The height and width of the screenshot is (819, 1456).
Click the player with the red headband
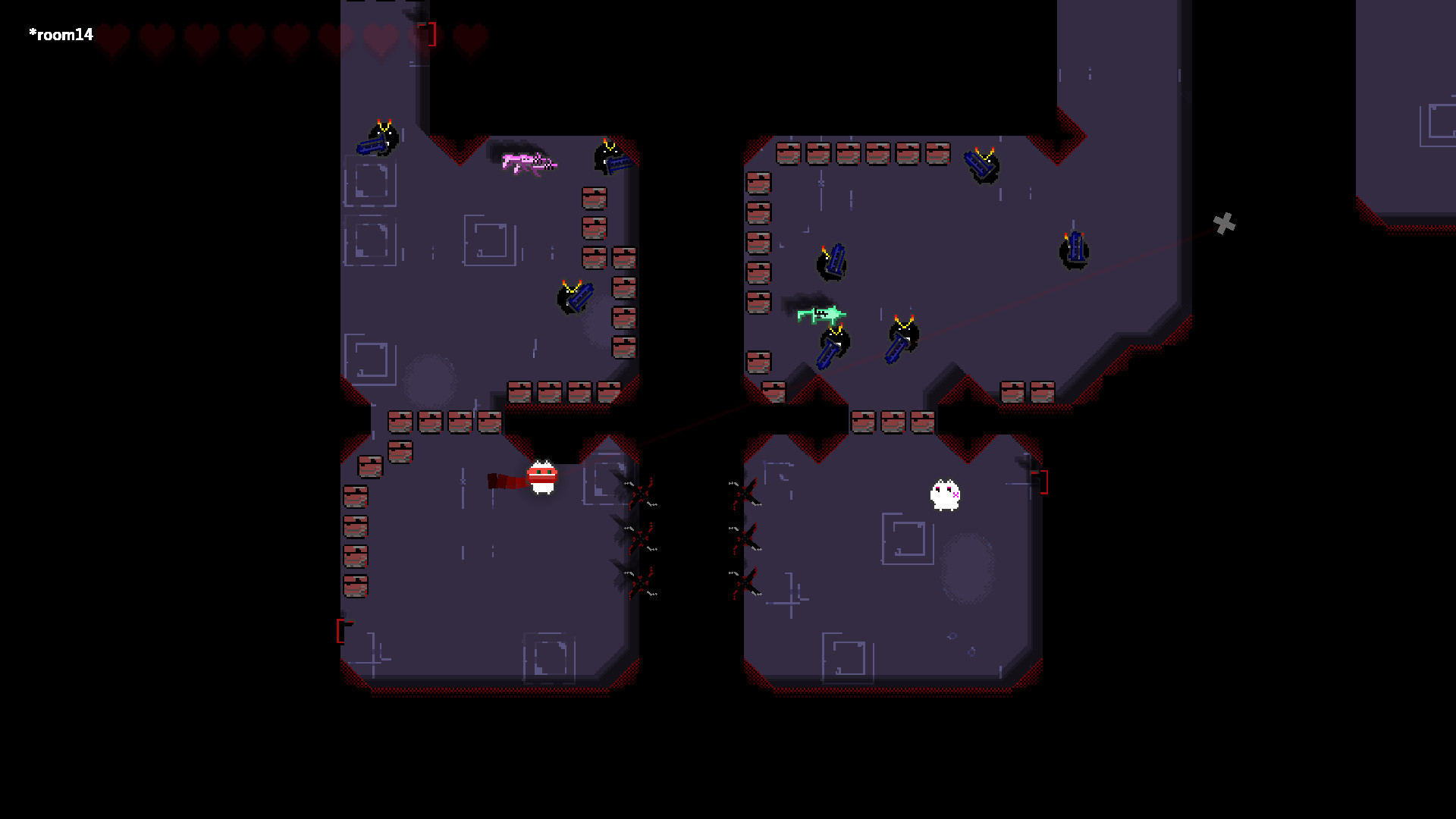click(x=541, y=478)
